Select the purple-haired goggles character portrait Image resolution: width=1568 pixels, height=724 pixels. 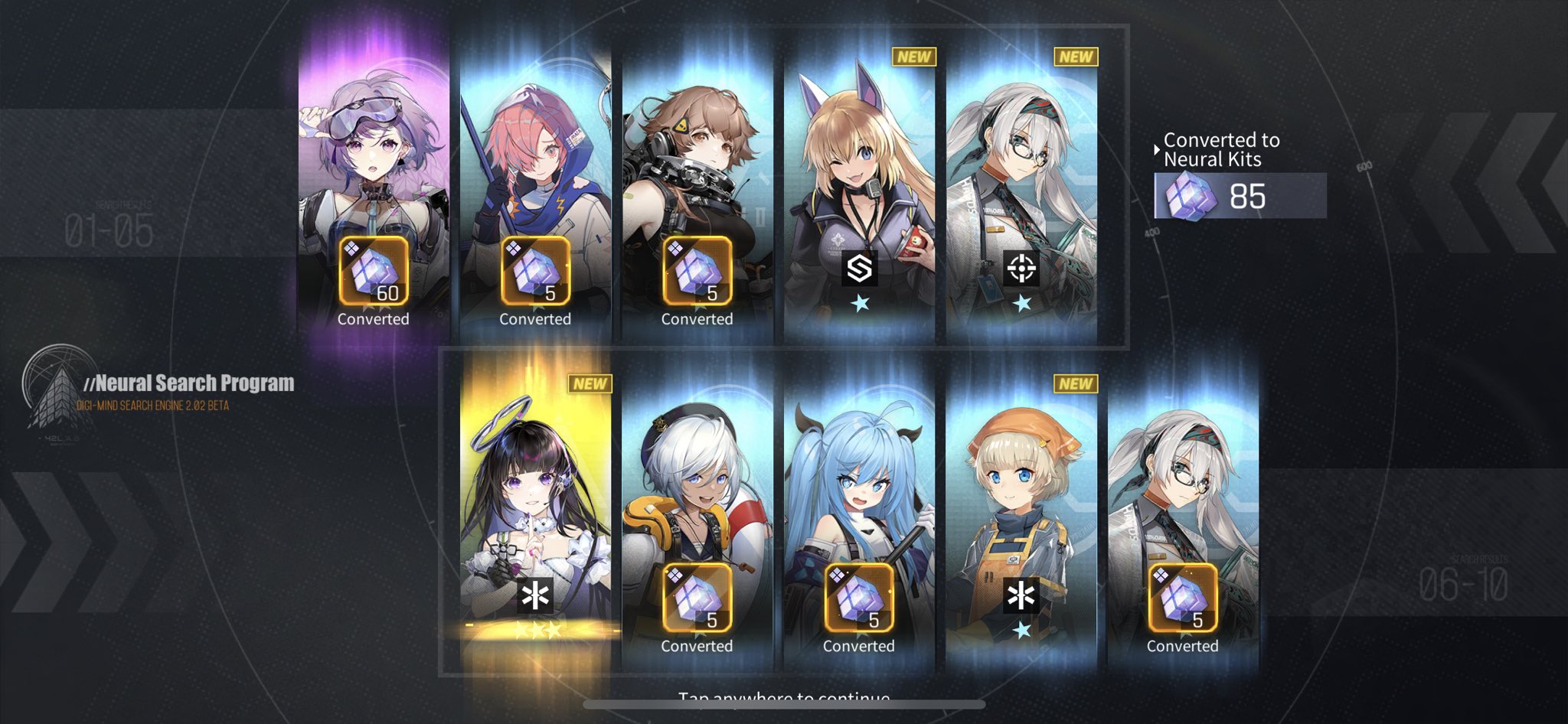tap(373, 153)
